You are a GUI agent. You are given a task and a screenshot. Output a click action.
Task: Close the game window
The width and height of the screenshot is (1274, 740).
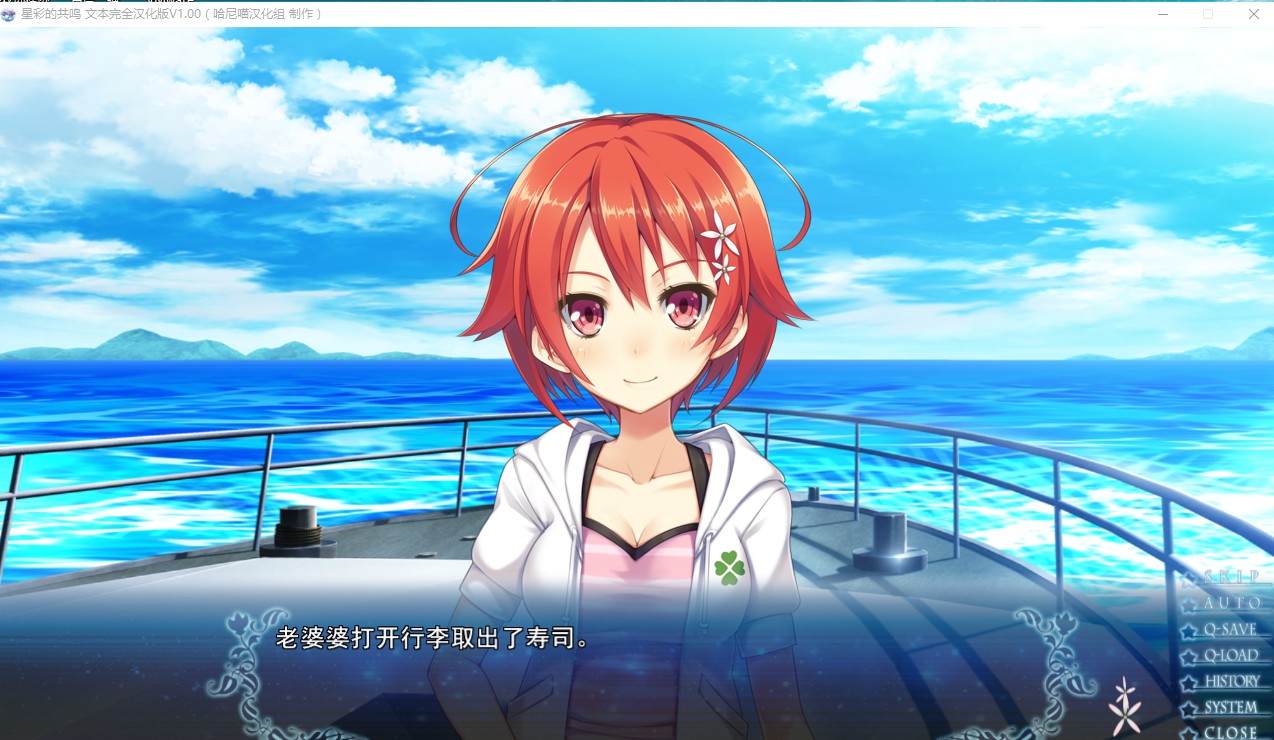1253,14
